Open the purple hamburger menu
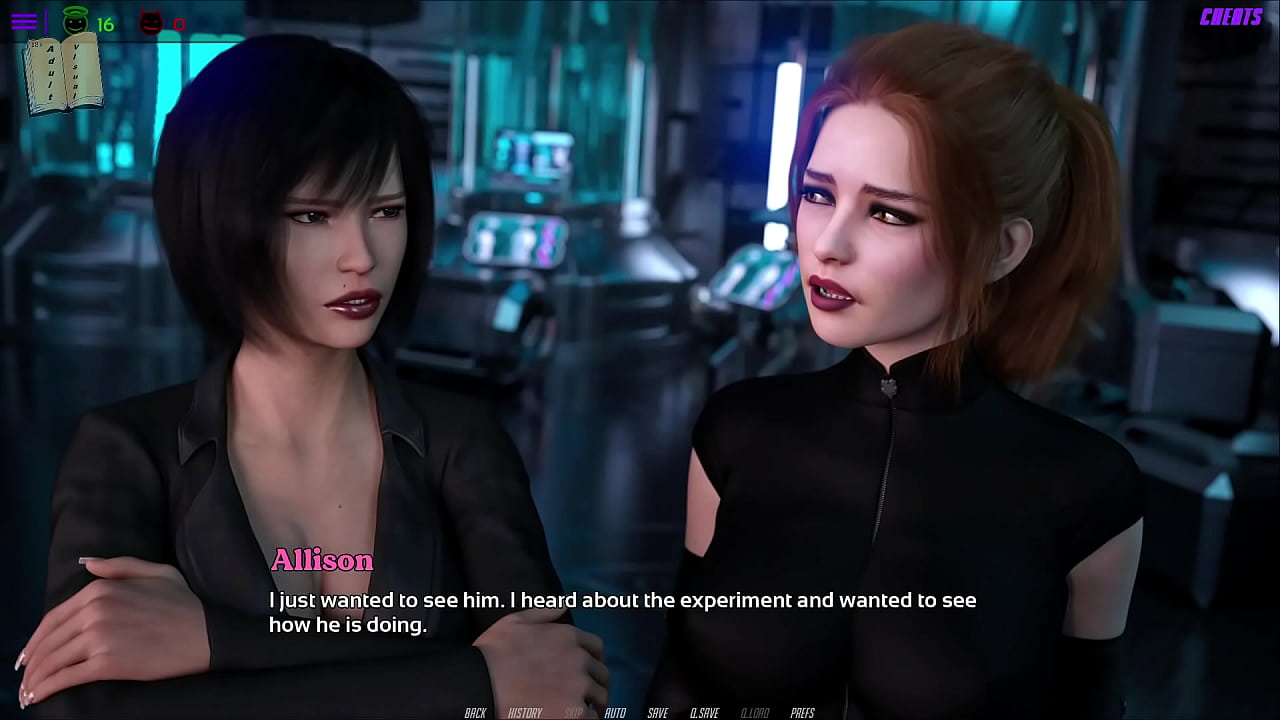The height and width of the screenshot is (720, 1280). coord(24,21)
